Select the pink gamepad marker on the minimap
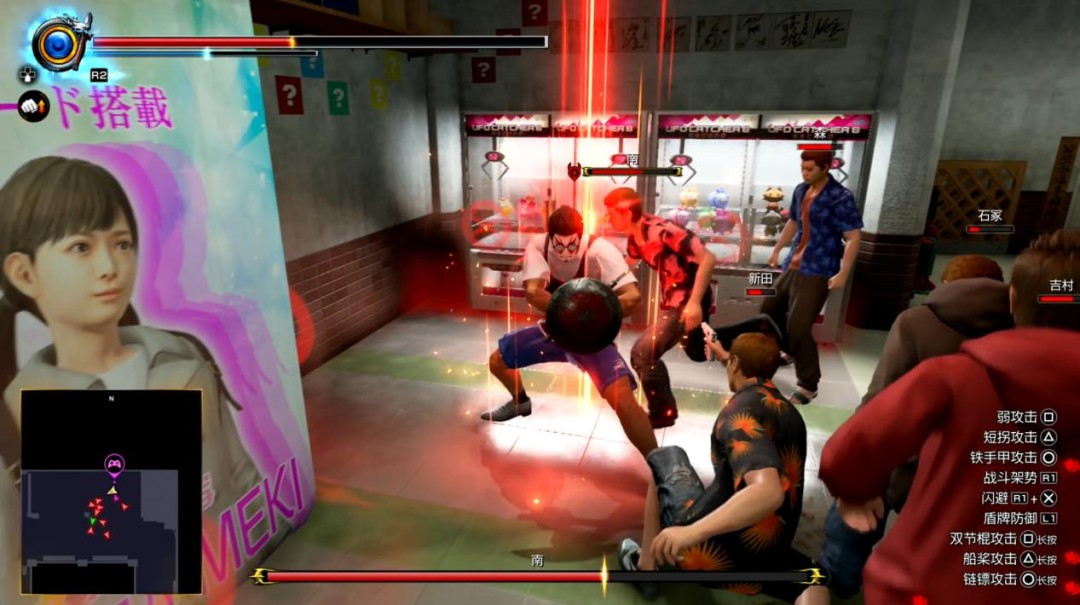Image resolution: width=1080 pixels, height=605 pixels. coord(114,464)
